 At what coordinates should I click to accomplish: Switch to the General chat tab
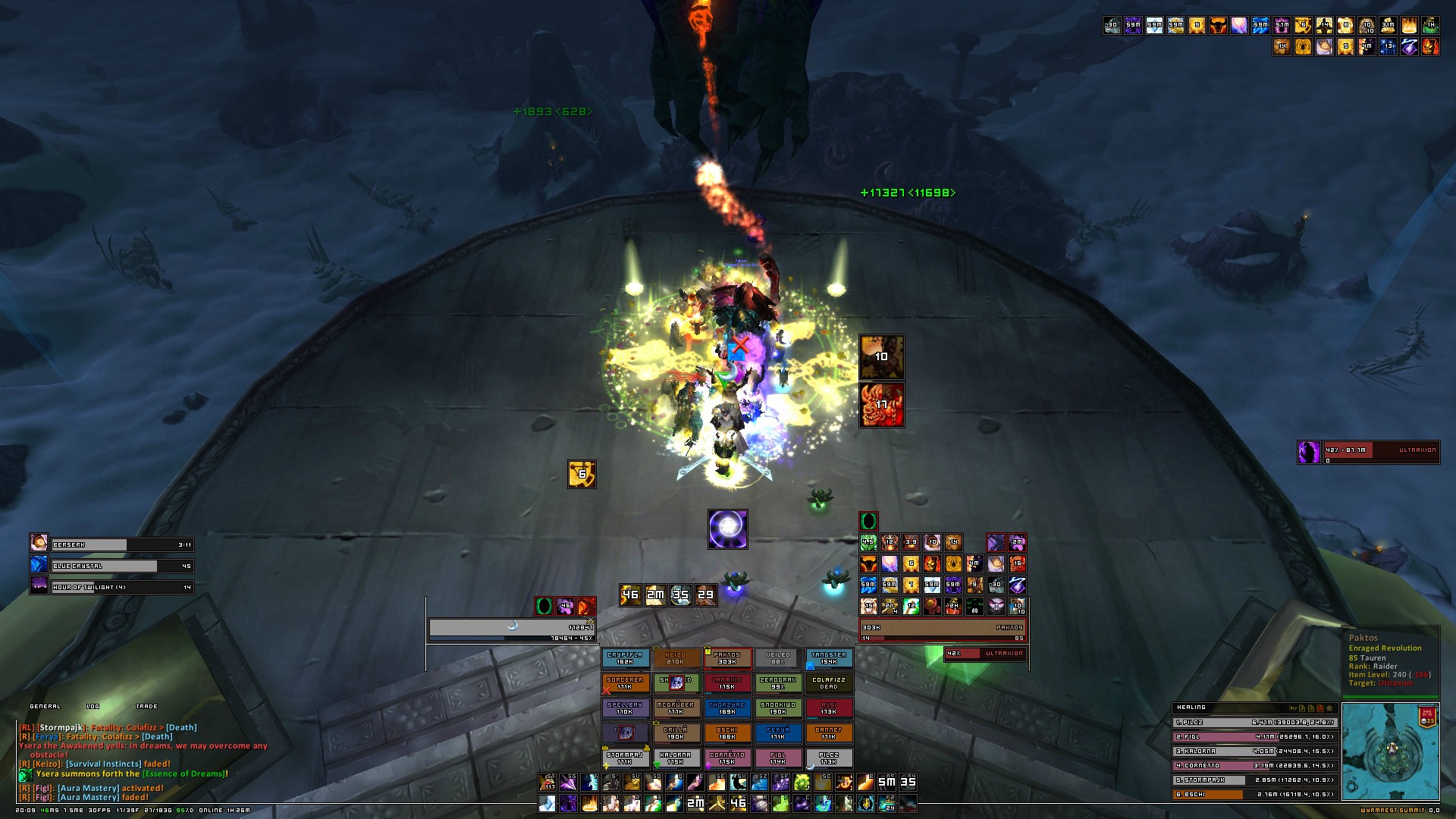click(45, 706)
